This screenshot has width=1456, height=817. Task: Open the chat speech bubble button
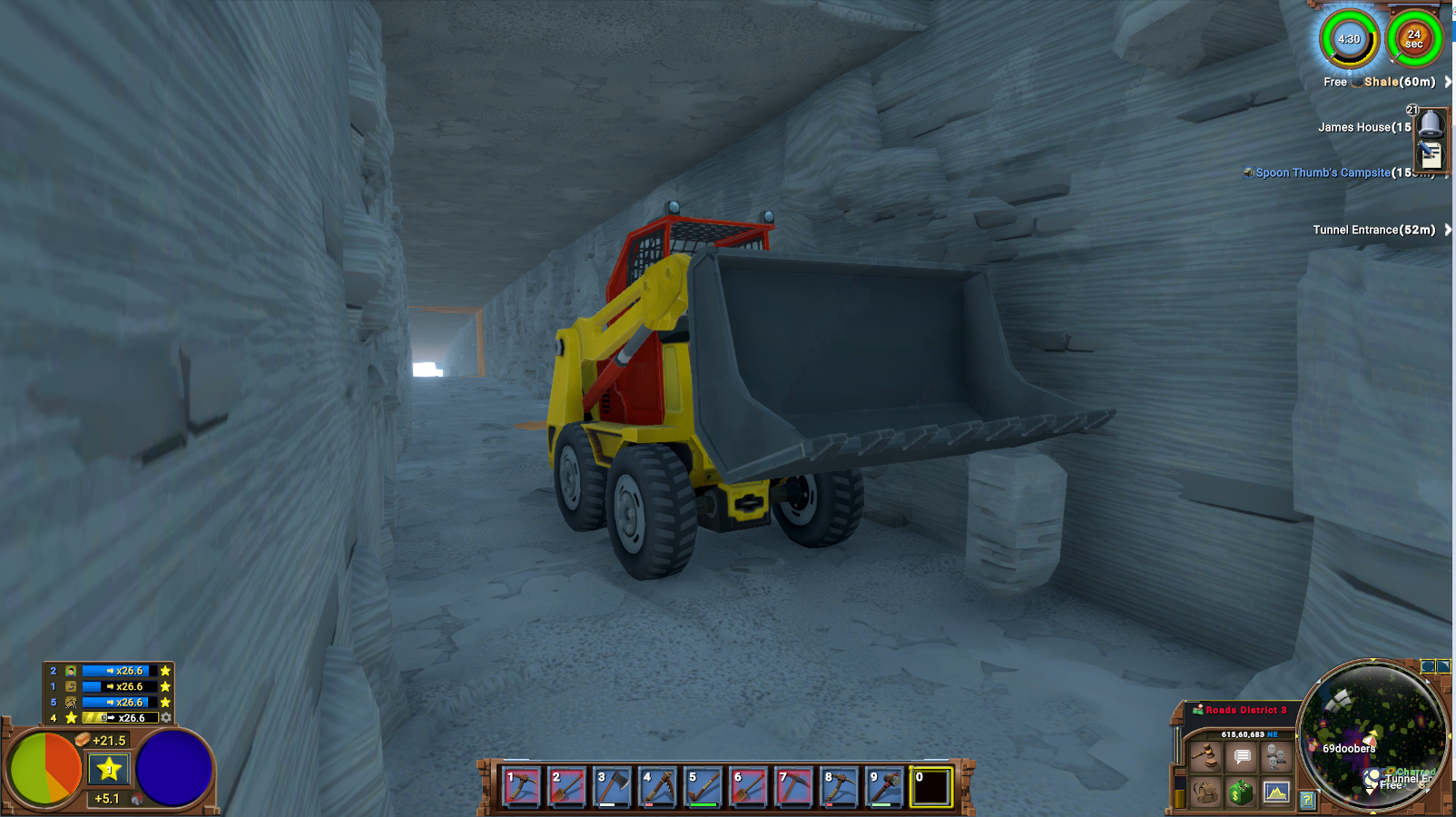pyautogui.click(x=1241, y=755)
